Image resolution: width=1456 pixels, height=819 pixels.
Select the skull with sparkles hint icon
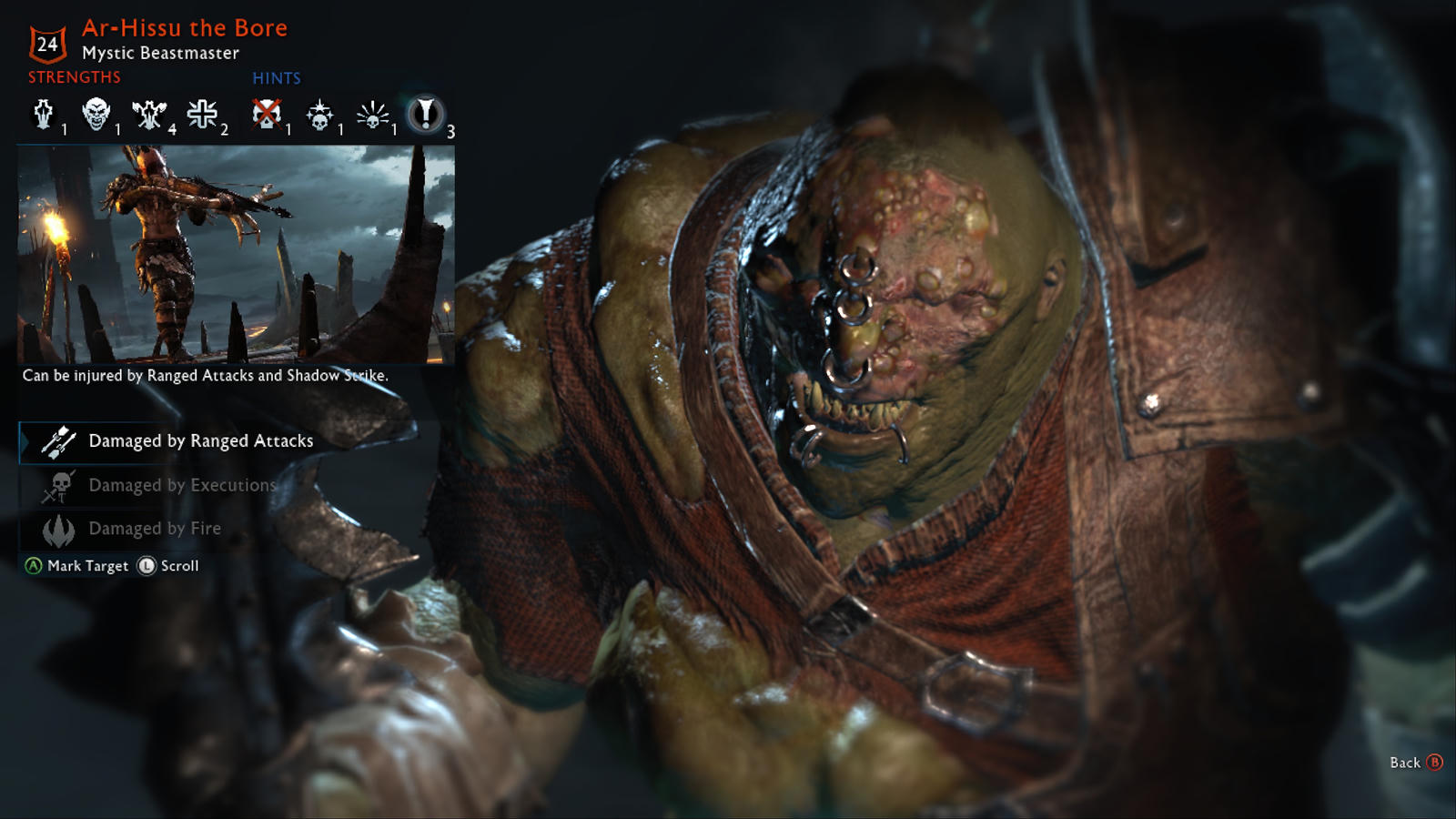tap(319, 116)
